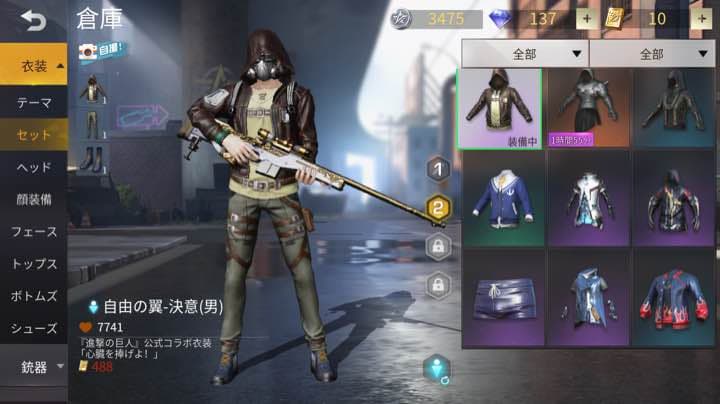Viewport: 720px width, 404px height.
Task: Pick the navy blue shorts item
Action: tap(500, 297)
